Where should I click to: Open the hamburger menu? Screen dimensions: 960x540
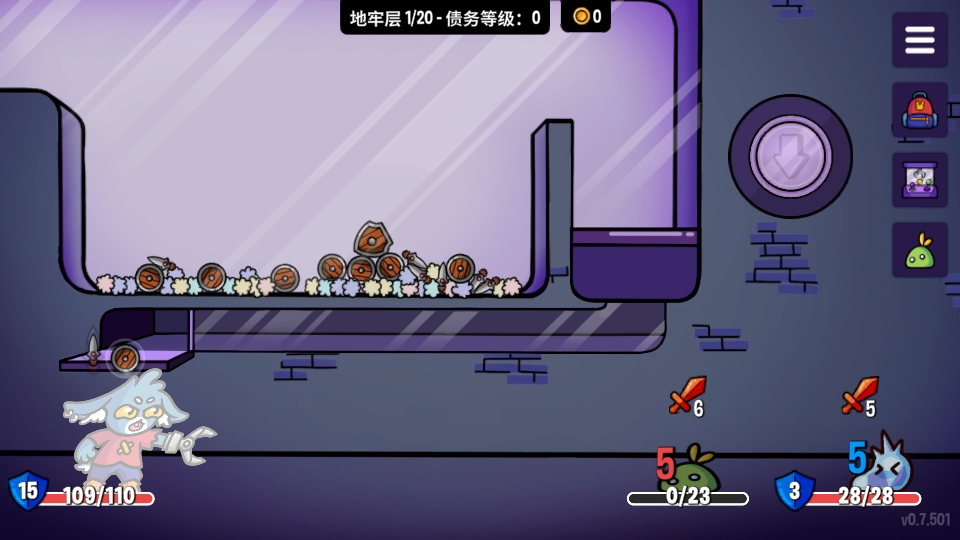[x=919, y=40]
